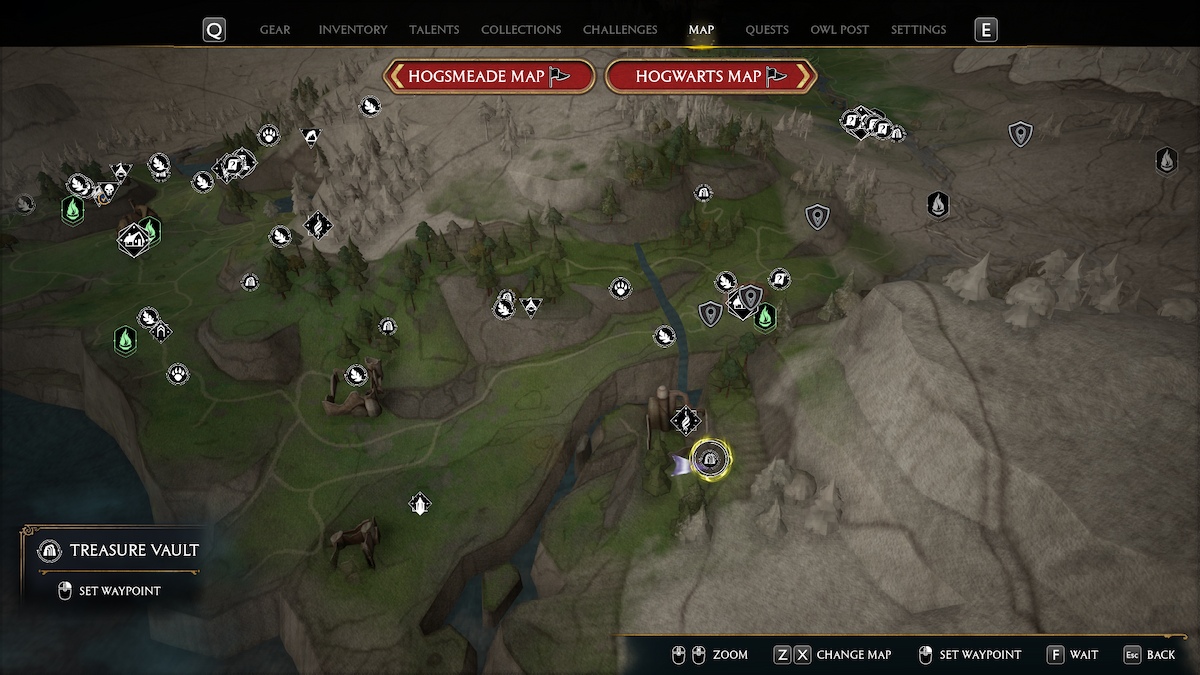
Task: Open the Gear tab
Action: click(275, 30)
